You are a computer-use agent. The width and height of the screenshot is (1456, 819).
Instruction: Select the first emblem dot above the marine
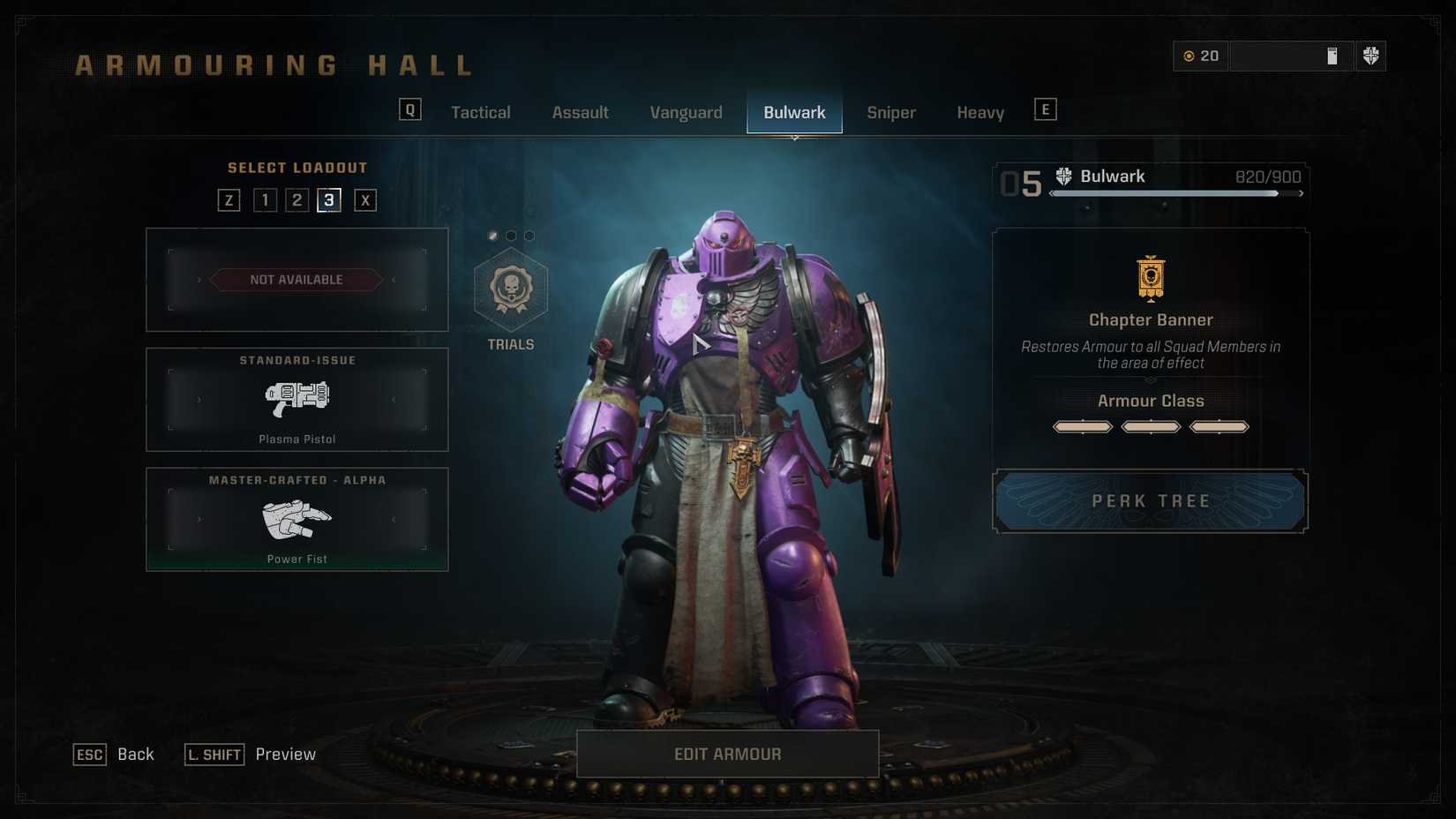point(494,235)
